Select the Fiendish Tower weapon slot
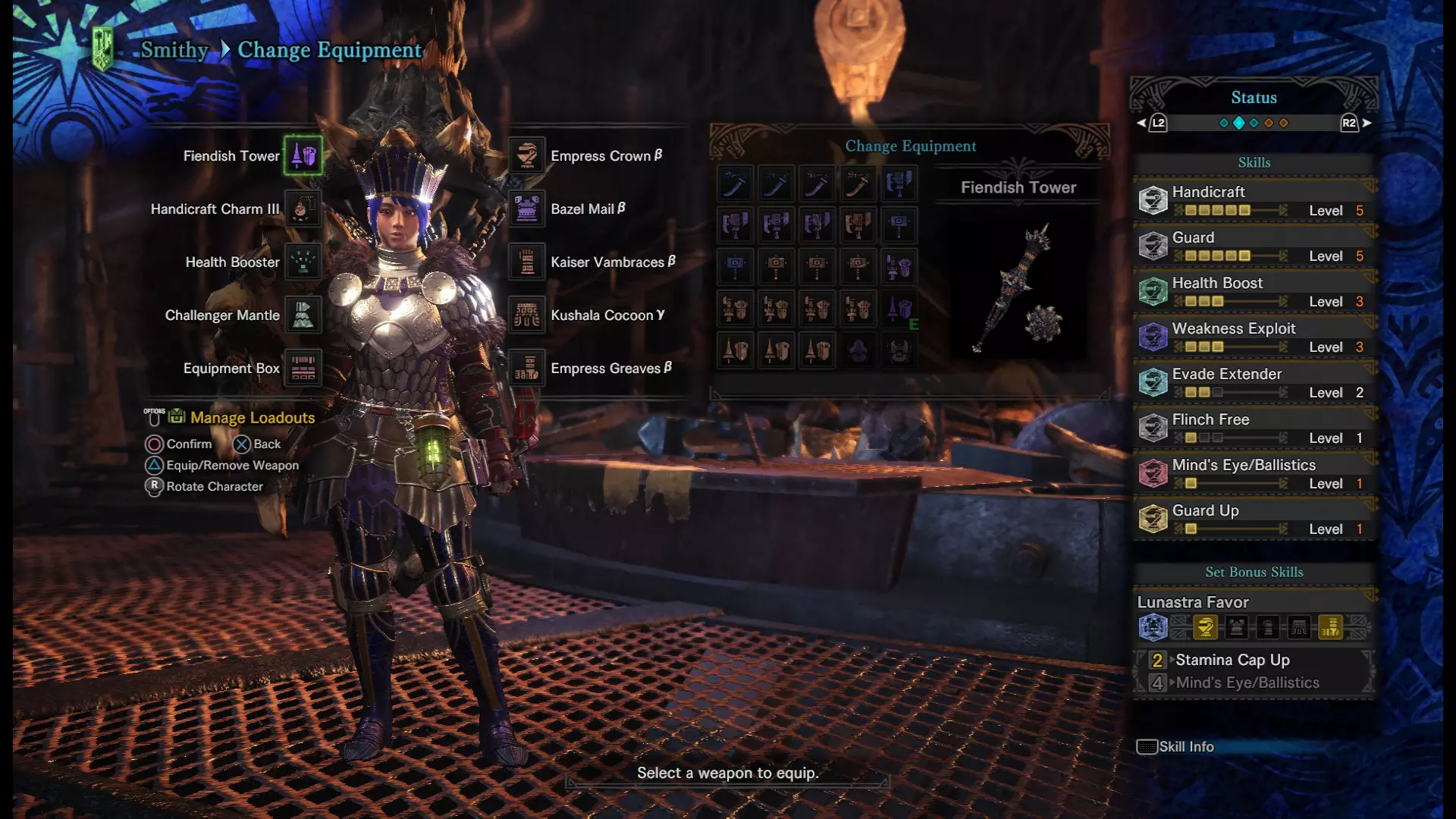 (x=303, y=155)
